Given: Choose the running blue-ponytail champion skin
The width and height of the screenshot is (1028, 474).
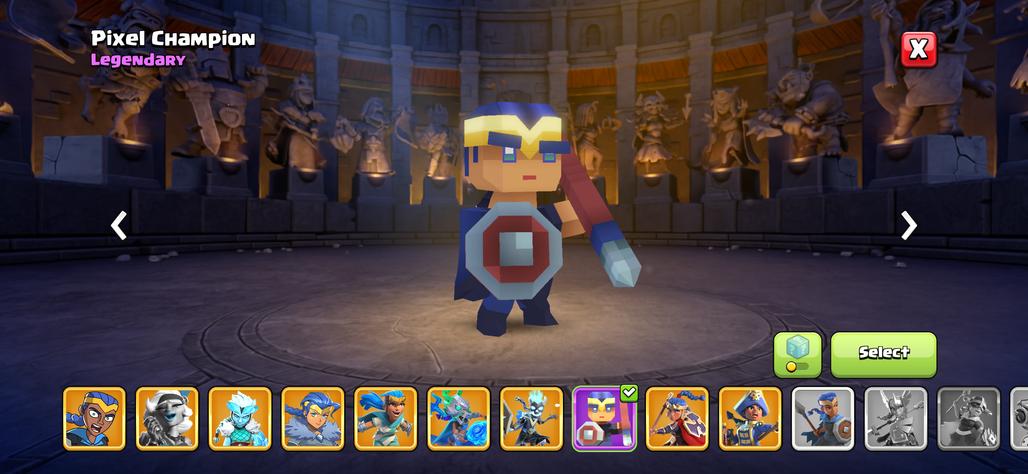Looking at the screenshot, I should pos(386,418).
